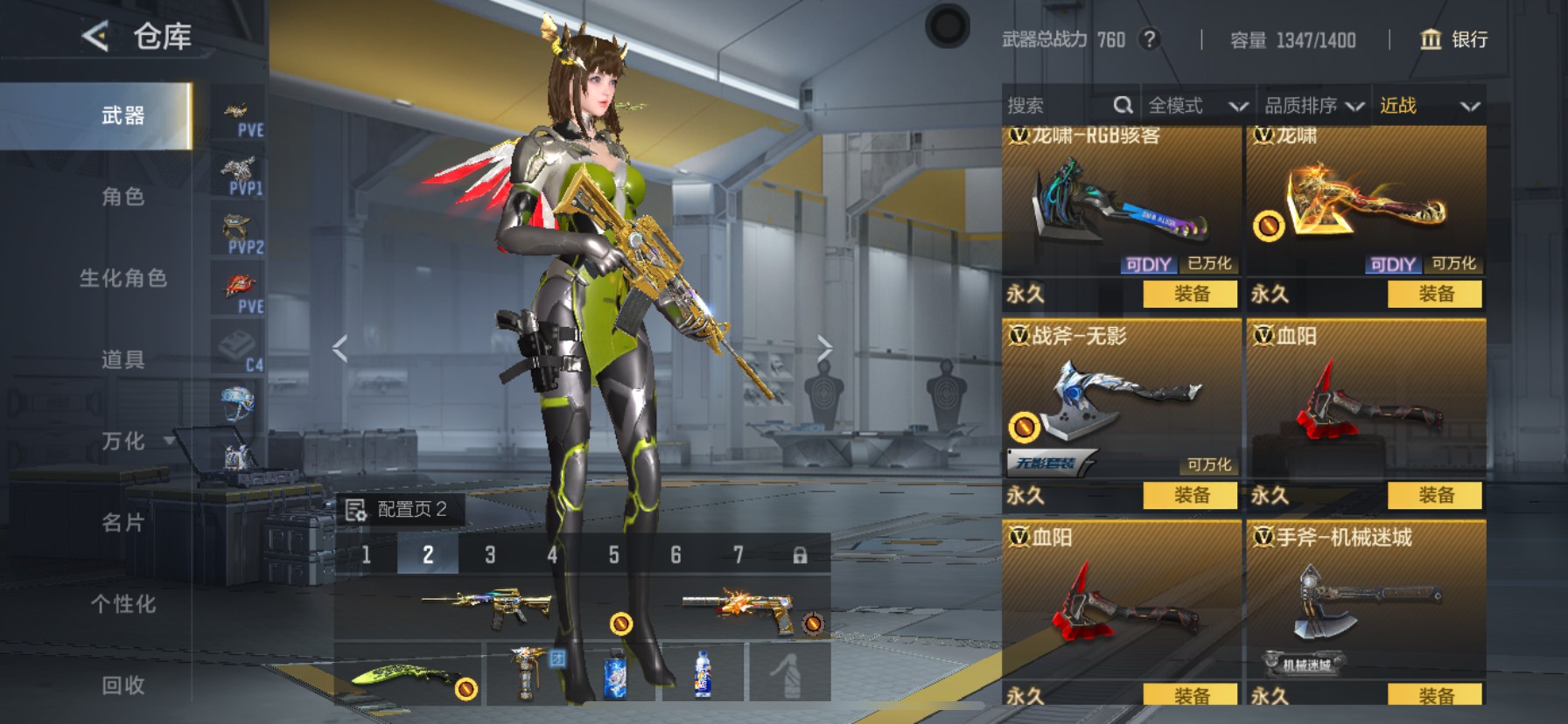
Task: Click the weapon power question mark help
Action: [1150, 39]
